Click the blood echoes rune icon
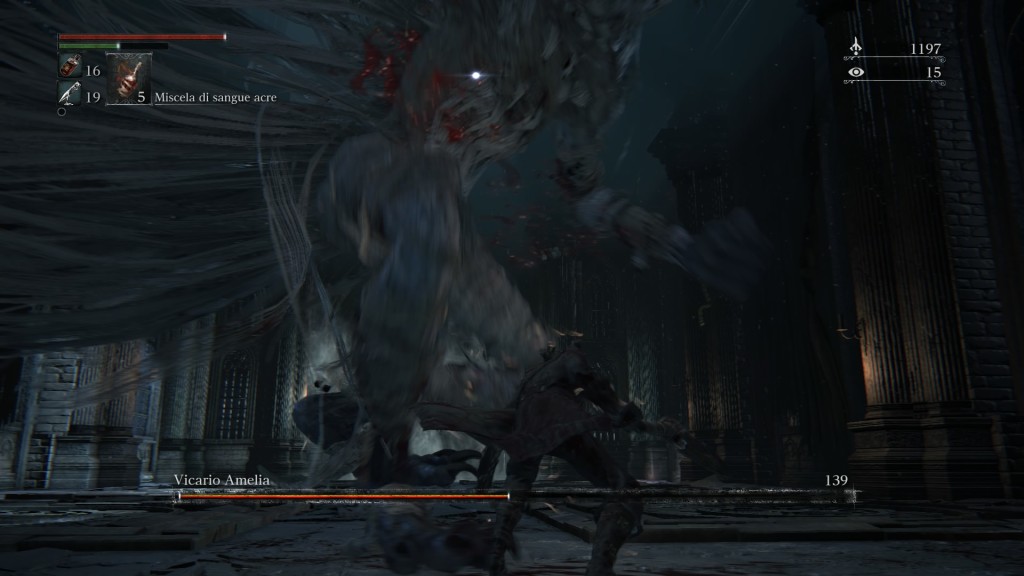The image size is (1024, 576). 855,47
